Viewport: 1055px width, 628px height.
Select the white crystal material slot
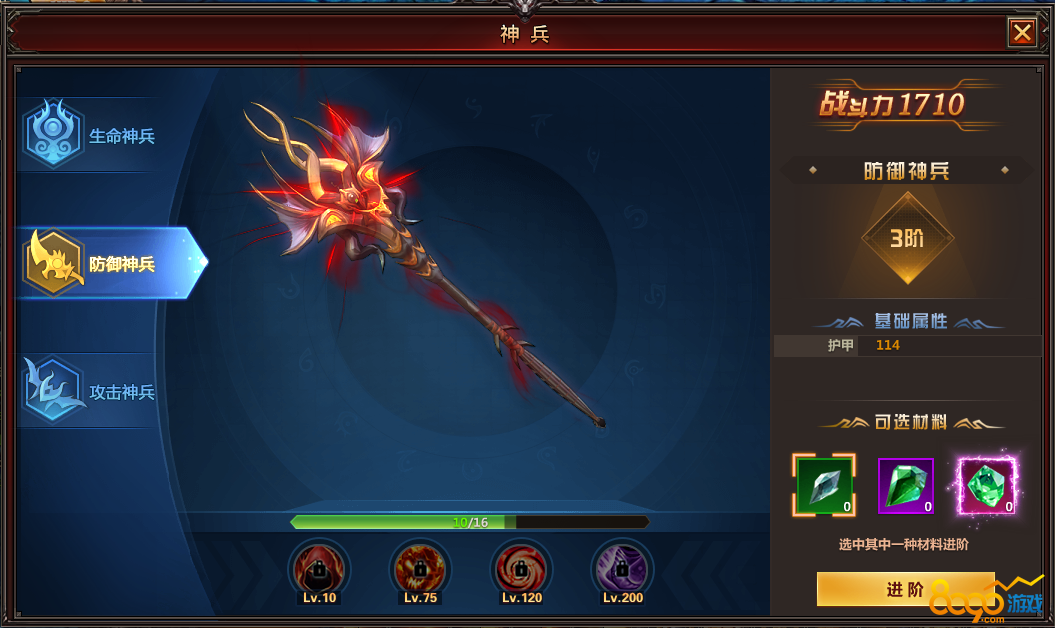[x=825, y=485]
